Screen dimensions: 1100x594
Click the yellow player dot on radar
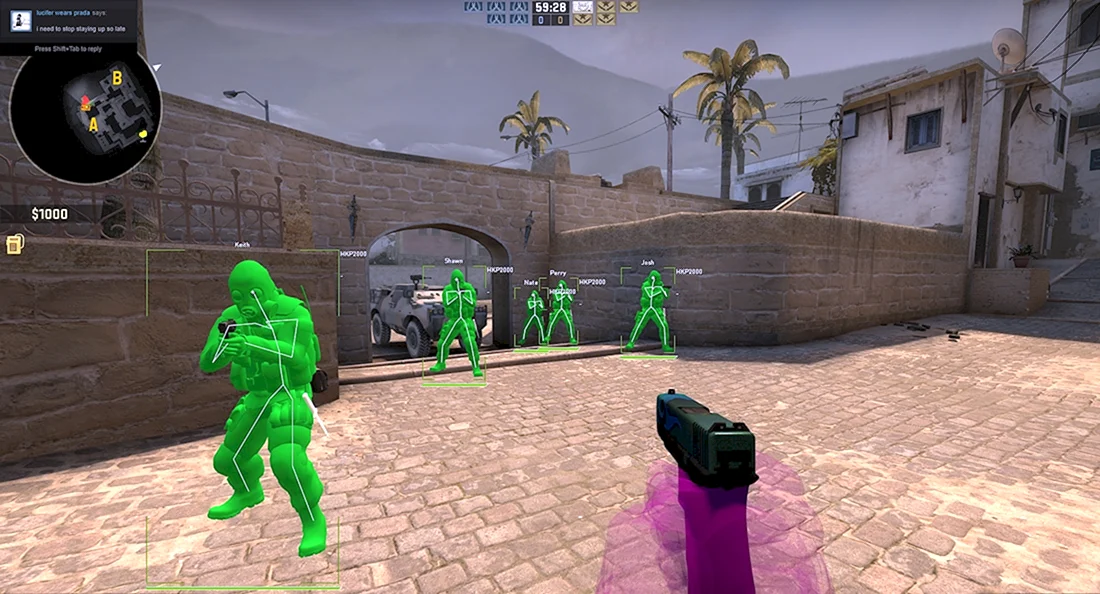(144, 135)
